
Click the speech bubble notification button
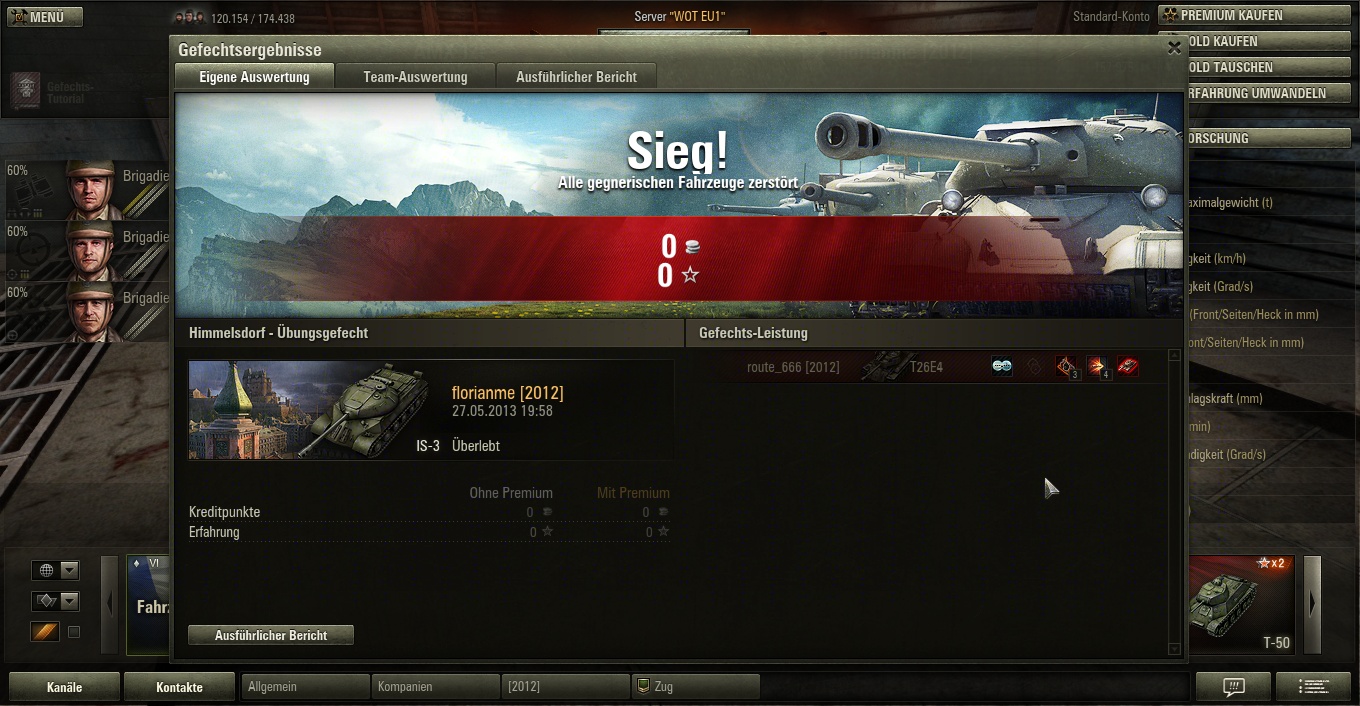[1233, 686]
